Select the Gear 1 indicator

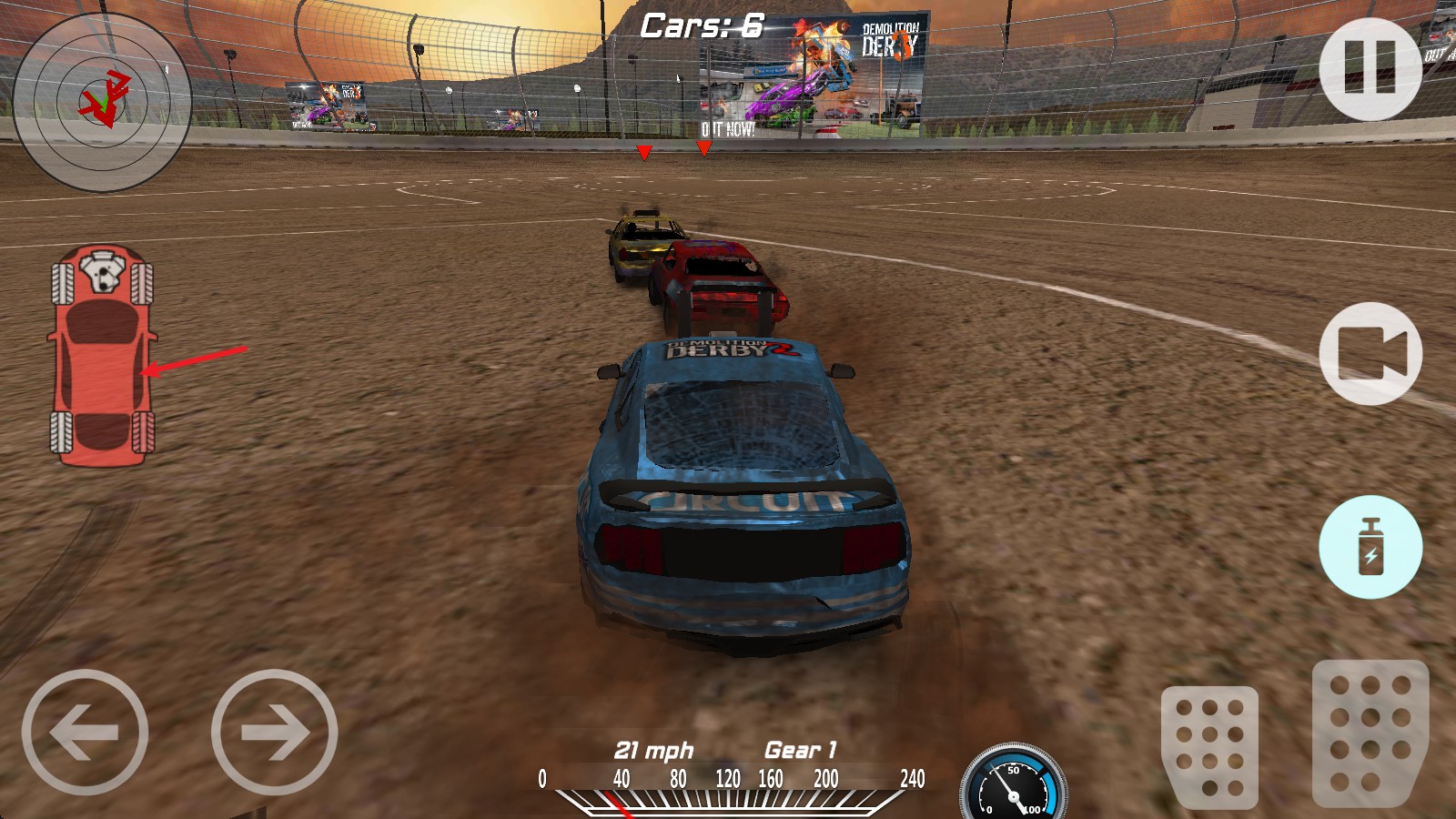coord(798,751)
